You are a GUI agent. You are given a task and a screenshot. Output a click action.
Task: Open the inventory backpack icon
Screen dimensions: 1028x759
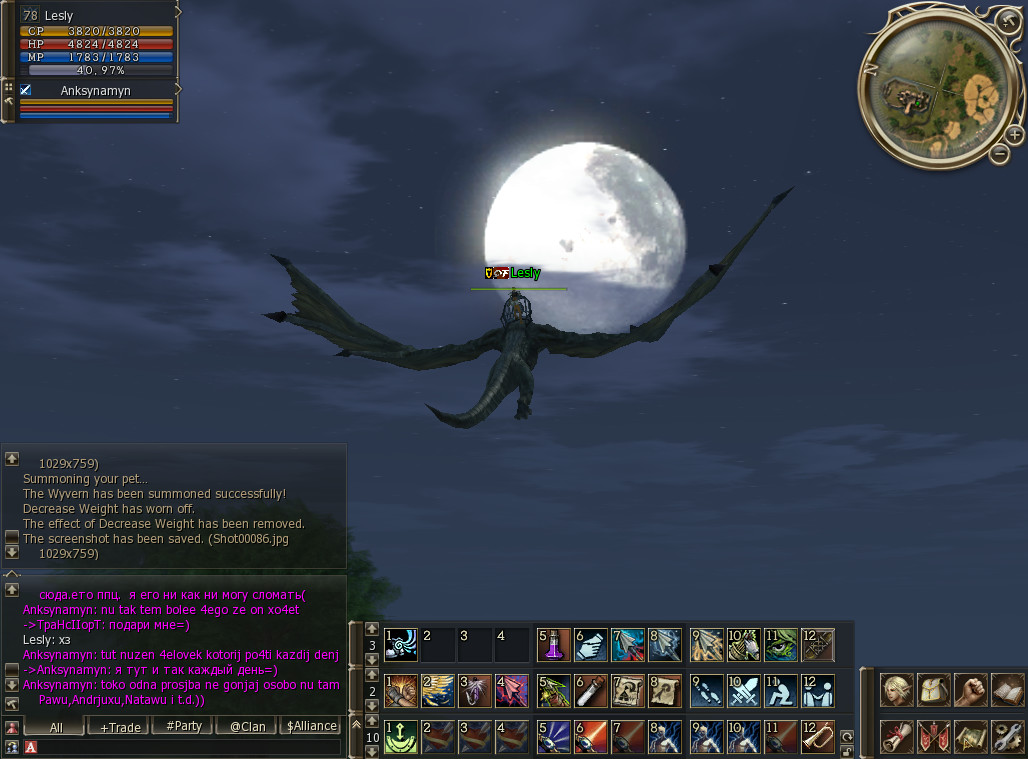coord(934,690)
